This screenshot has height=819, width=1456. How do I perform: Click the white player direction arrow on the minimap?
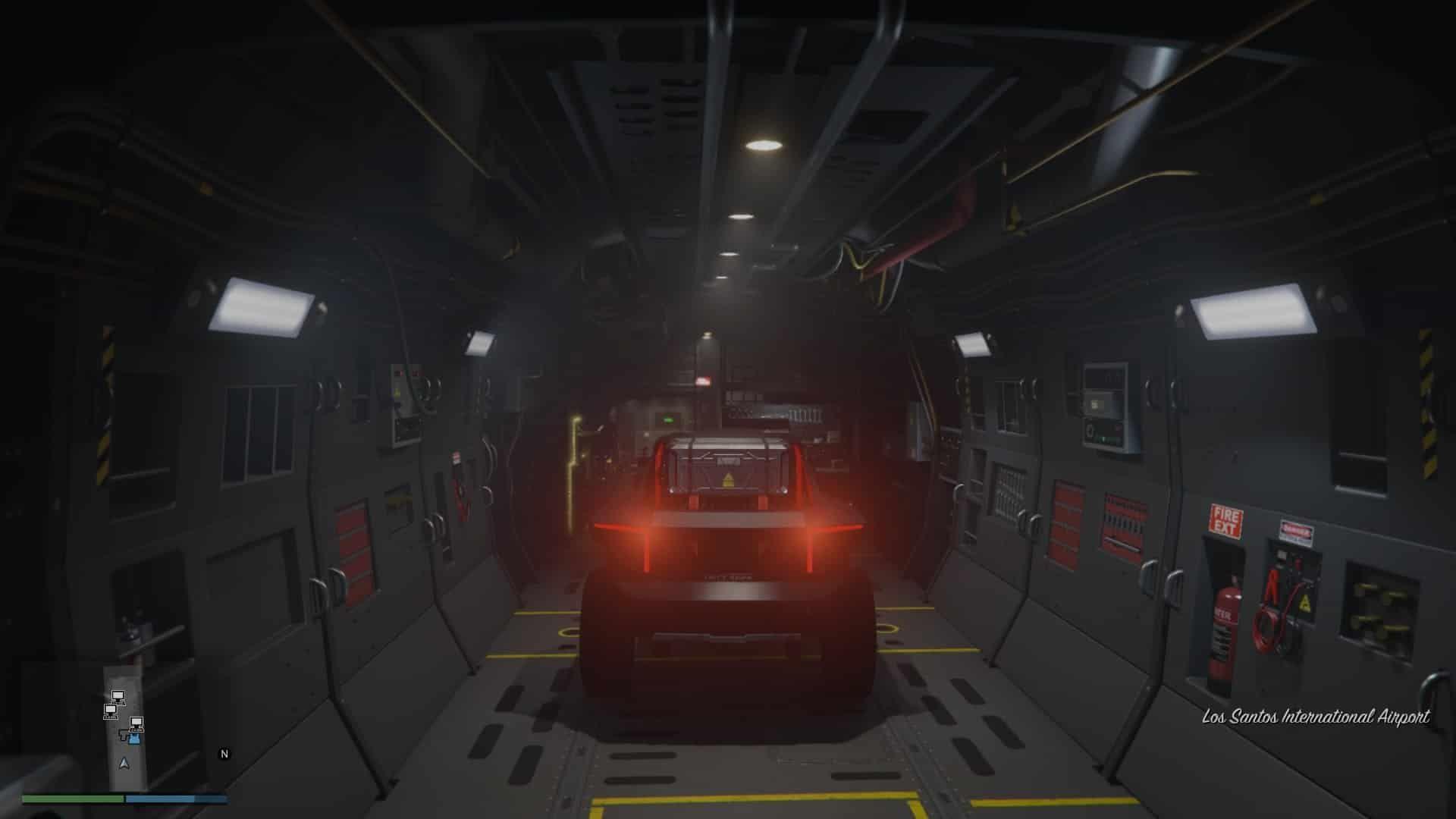point(124,762)
